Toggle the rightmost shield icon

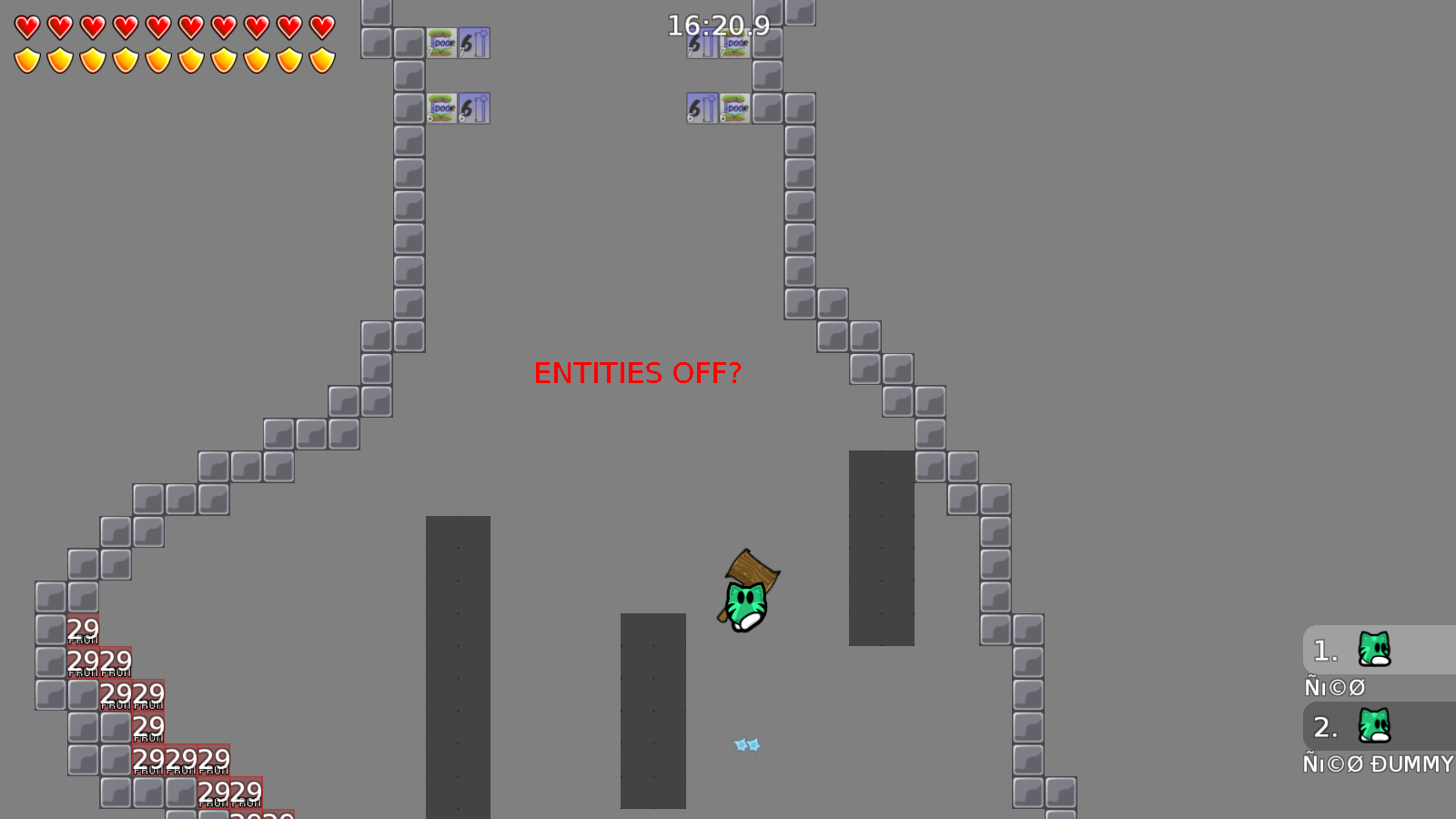click(x=321, y=59)
